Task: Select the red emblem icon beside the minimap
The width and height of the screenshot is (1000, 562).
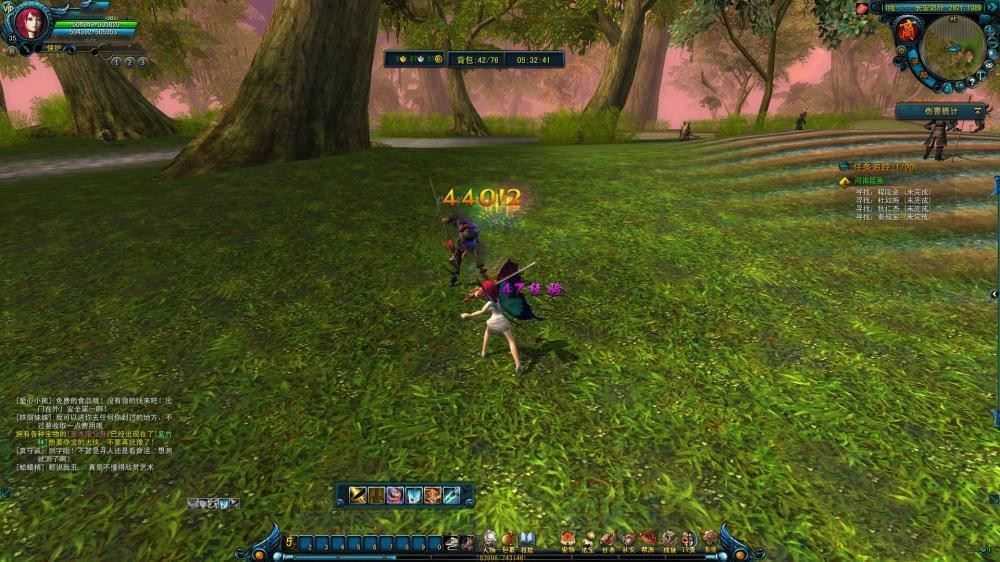Action: [909, 31]
